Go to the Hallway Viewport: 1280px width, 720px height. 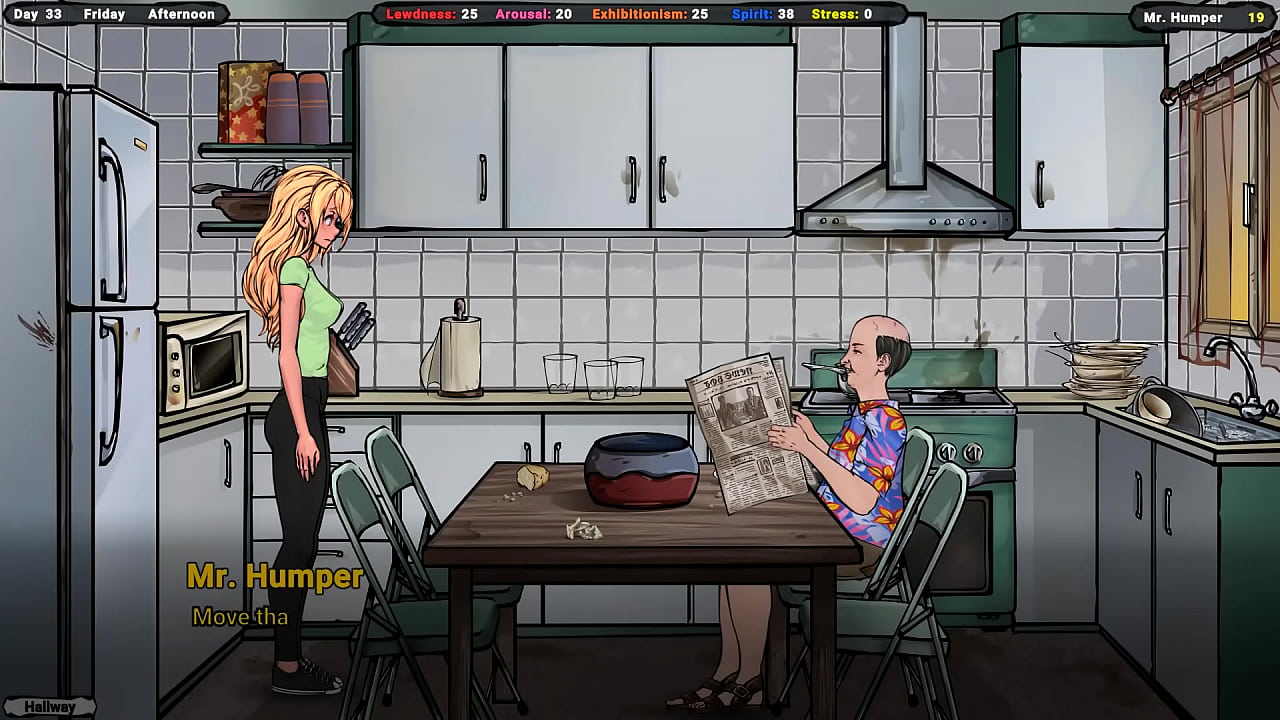pyautogui.click(x=50, y=706)
